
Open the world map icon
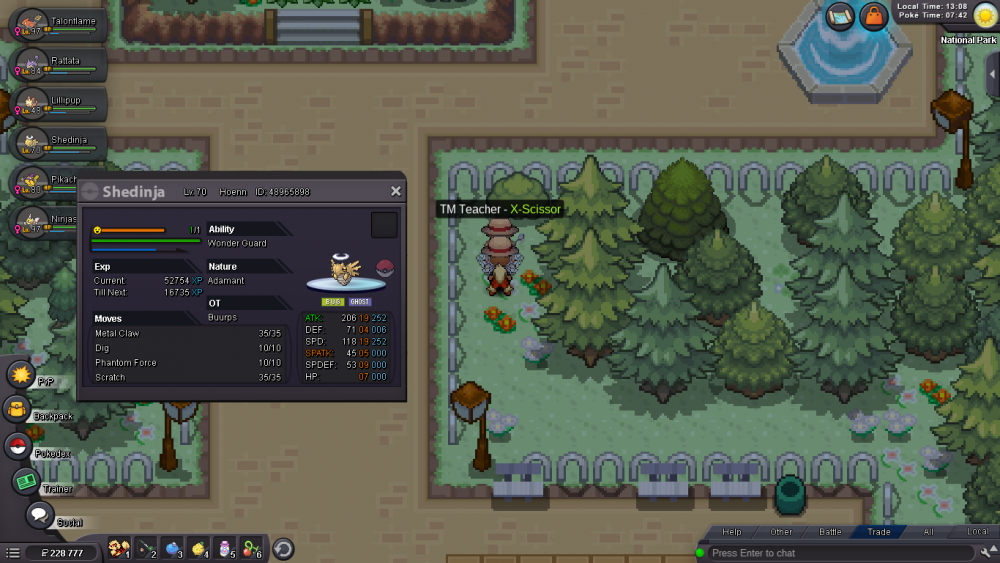click(840, 16)
